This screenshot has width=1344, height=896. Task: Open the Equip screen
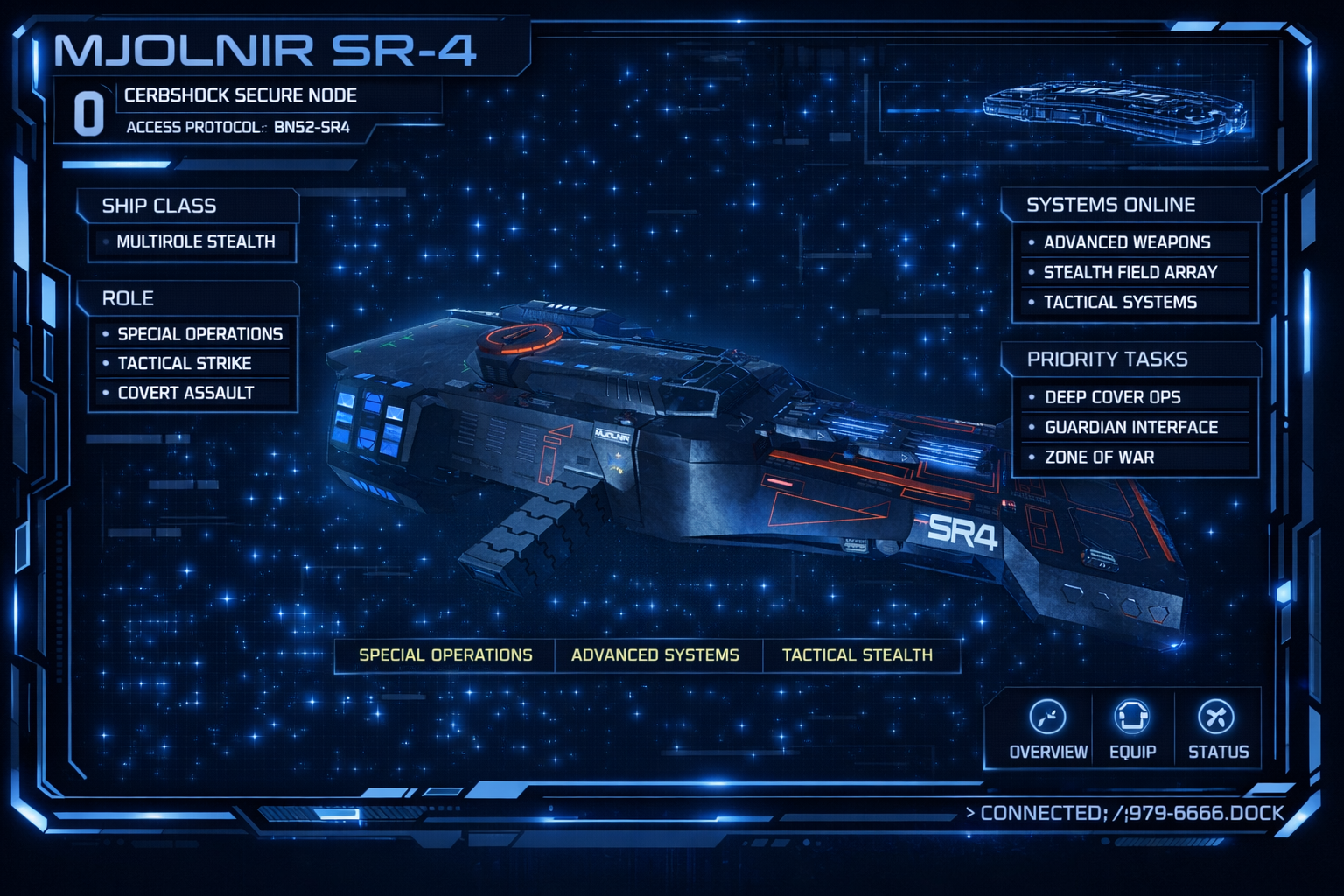click(1132, 729)
